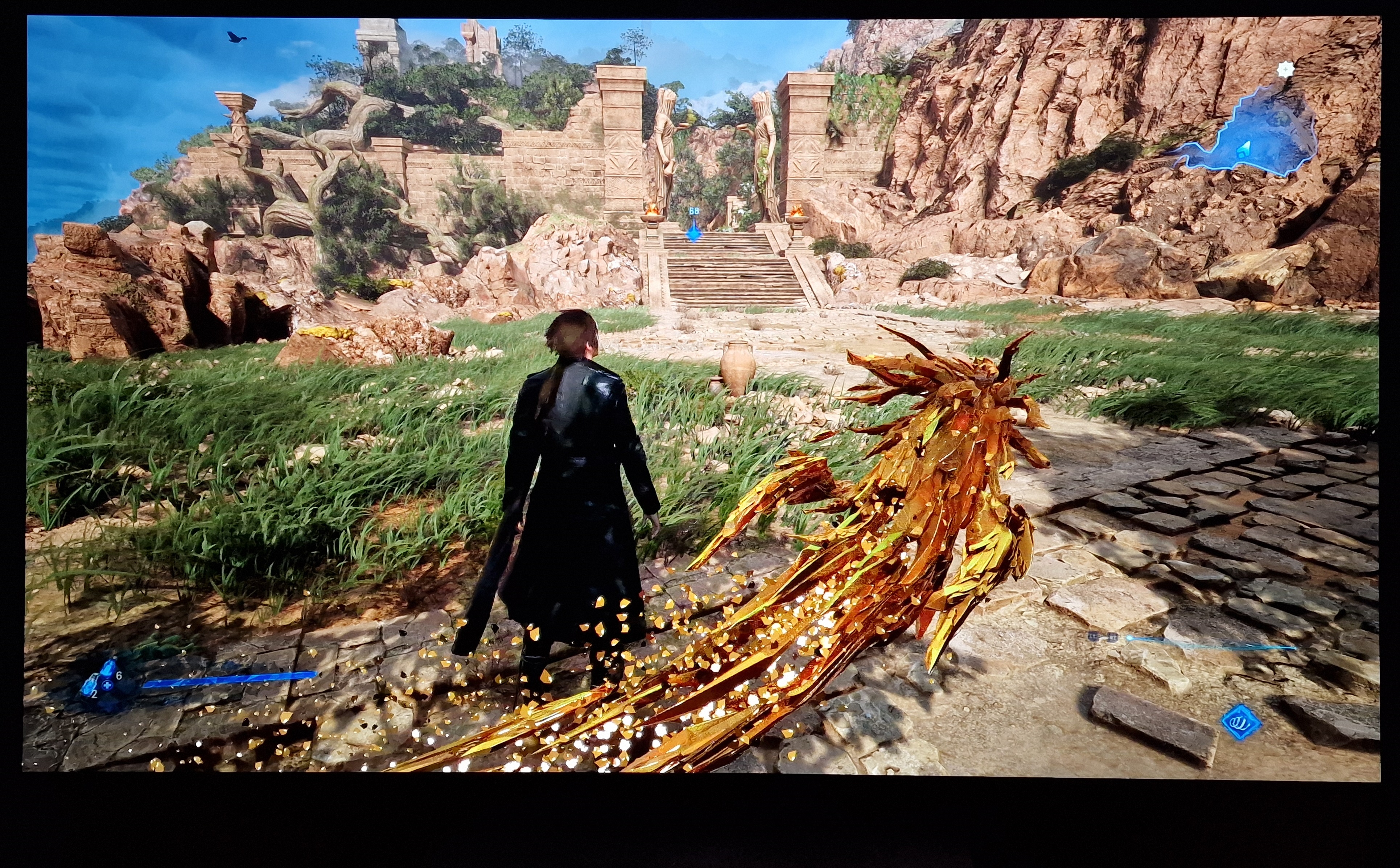
Task: Click the player arrow on the minimap
Action: [x=1242, y=151]
